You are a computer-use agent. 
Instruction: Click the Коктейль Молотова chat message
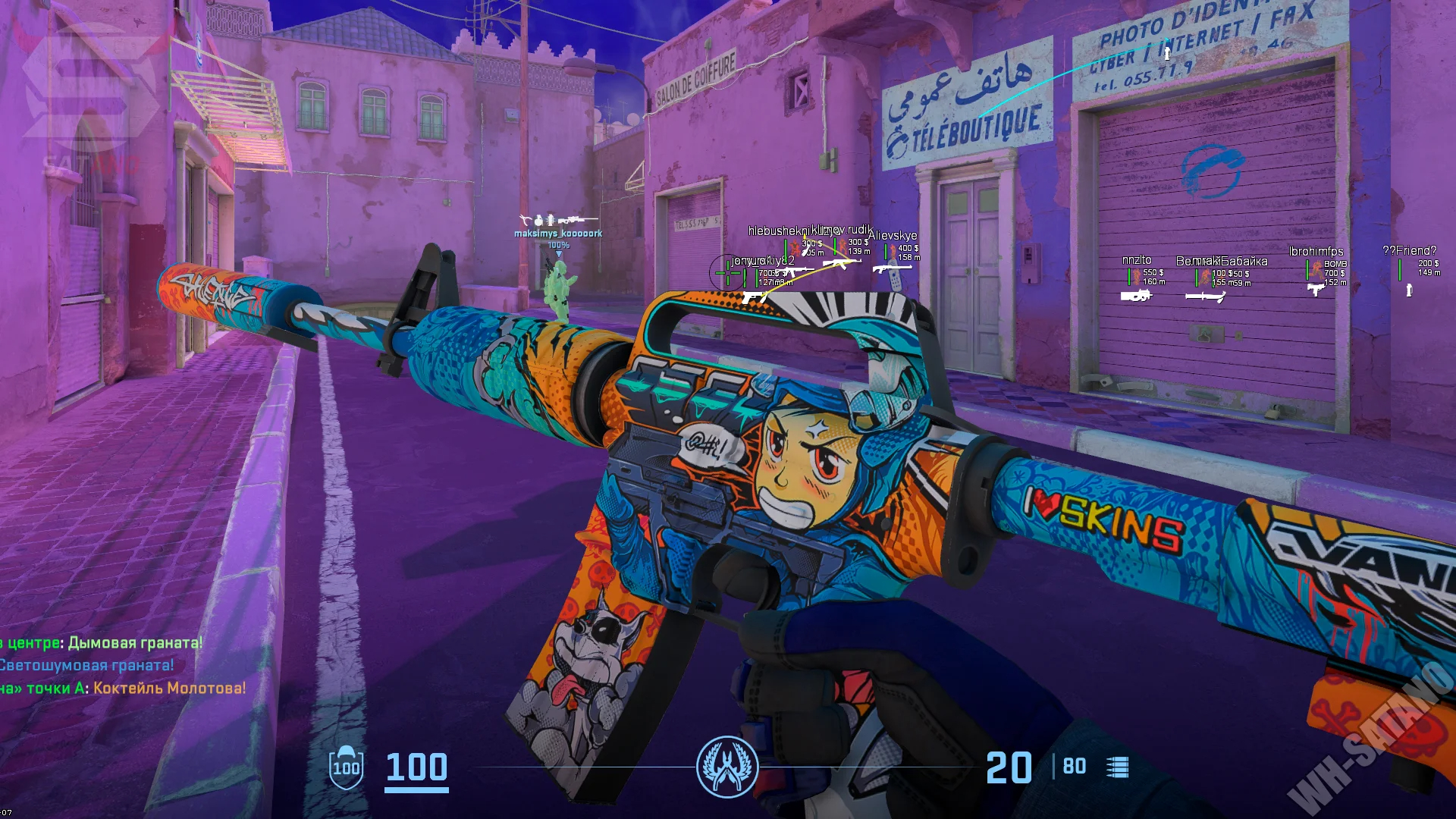(169, 689)
